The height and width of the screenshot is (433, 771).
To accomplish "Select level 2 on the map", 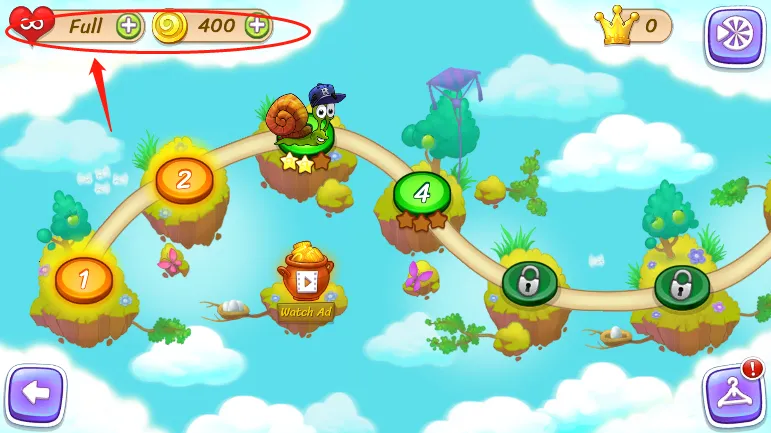I will point(184,180).
